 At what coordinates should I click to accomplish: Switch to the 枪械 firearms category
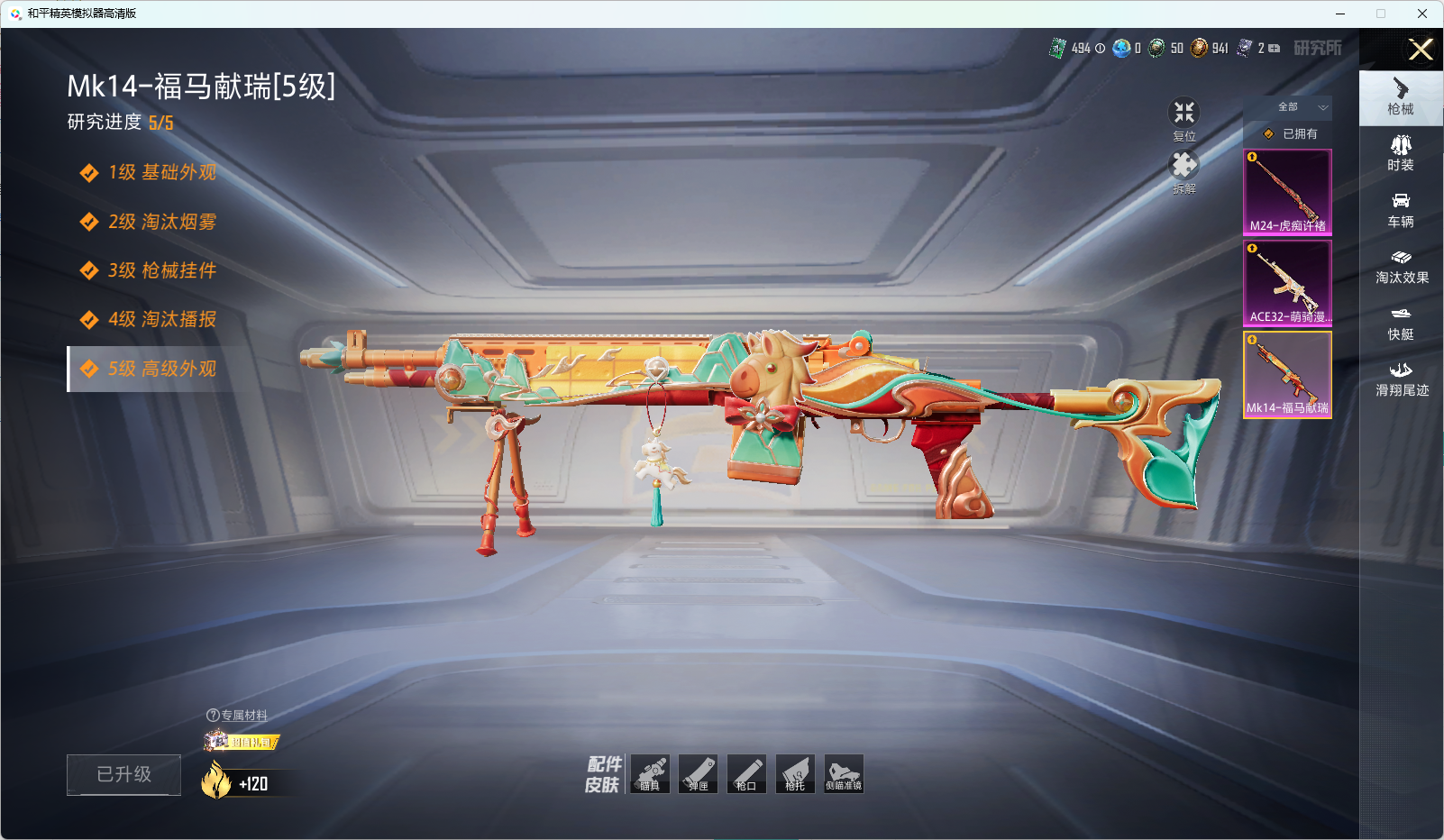click(1401, 97)
